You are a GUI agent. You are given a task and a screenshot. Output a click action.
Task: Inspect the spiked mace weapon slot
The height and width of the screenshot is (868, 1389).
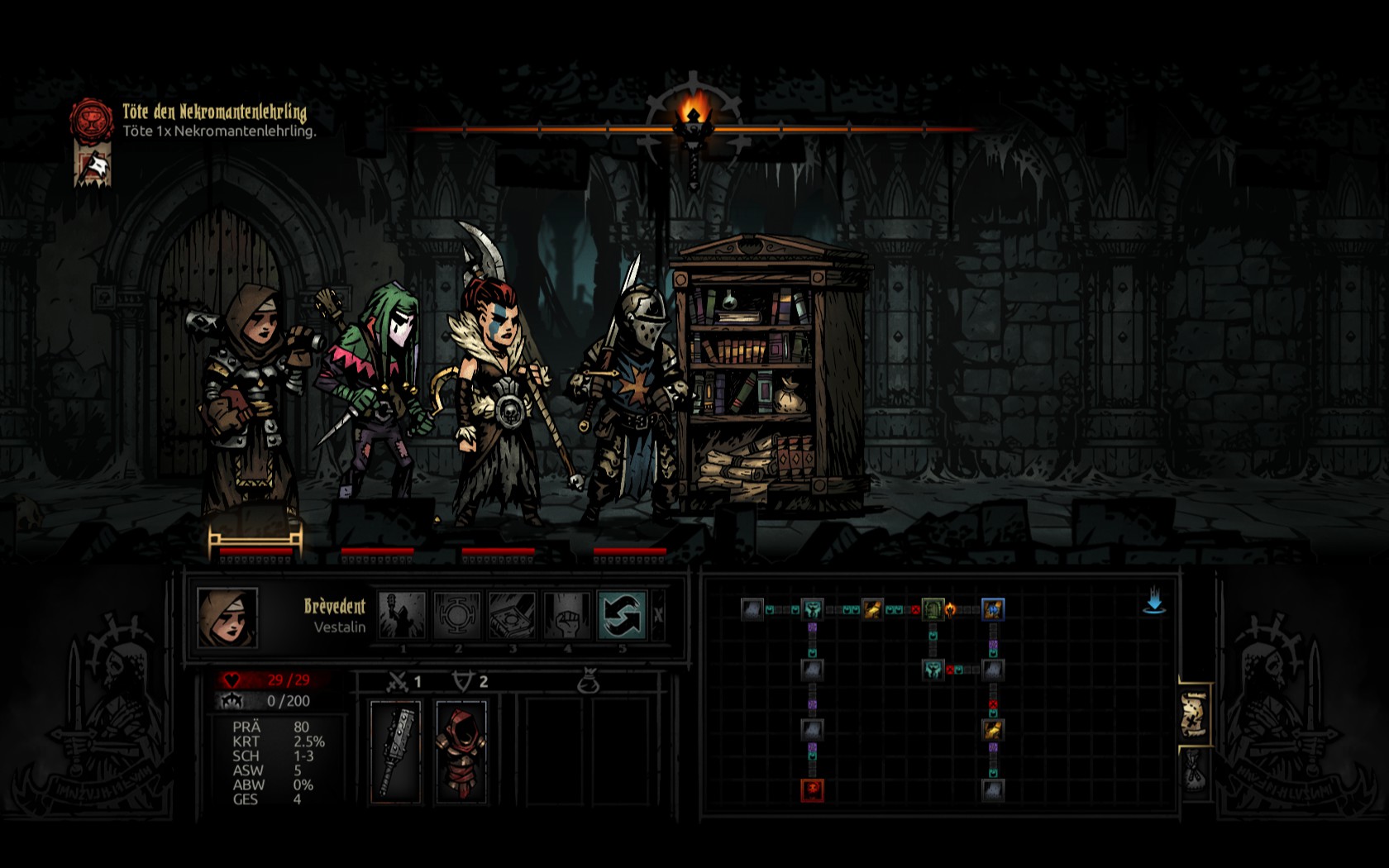click(396, 751)
